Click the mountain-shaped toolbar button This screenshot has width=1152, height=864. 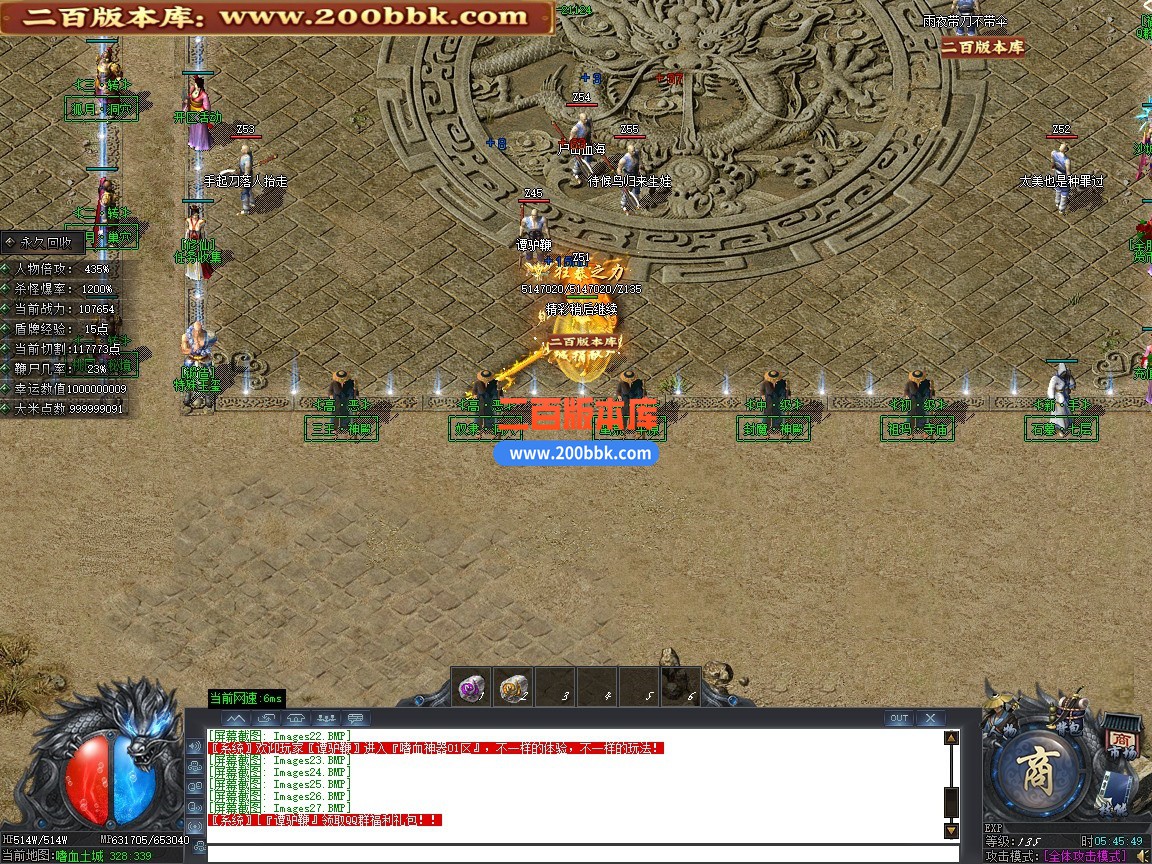click(x=236, y=718)
